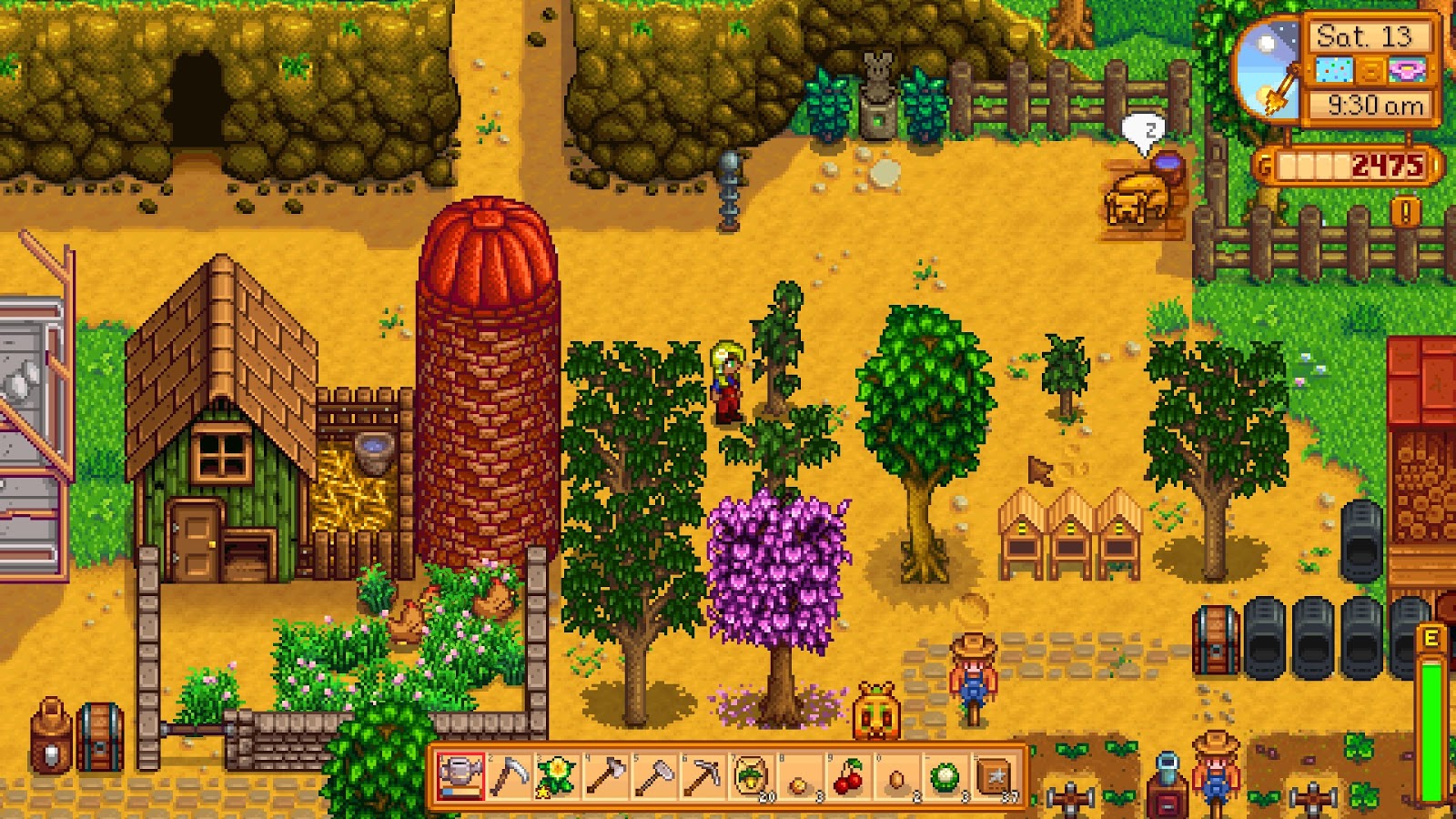Click the weather forecast icon on the clock HUD

(x=1335, y=70)
